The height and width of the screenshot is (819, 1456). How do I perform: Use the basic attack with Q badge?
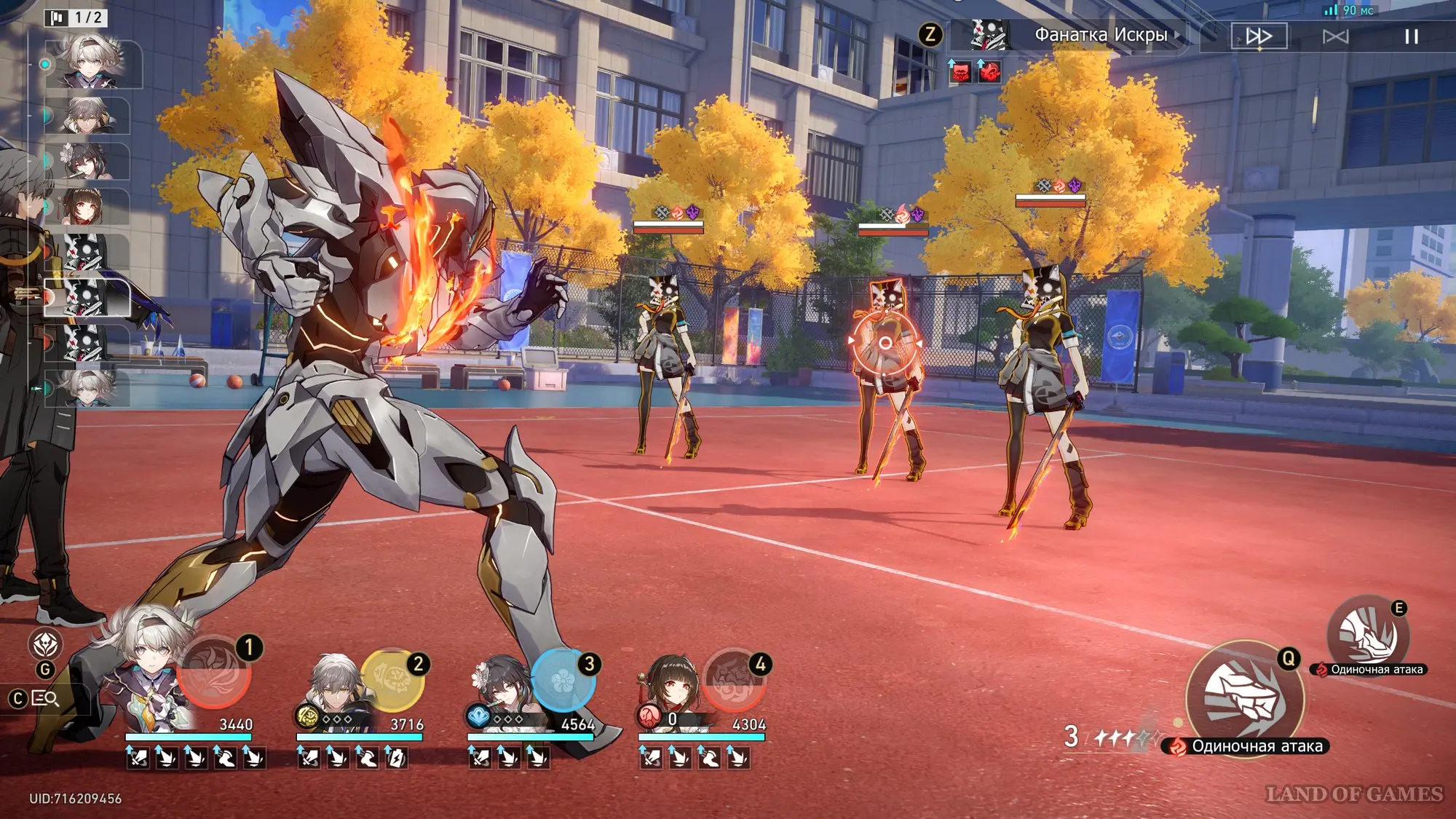[x=1244, y=698]
